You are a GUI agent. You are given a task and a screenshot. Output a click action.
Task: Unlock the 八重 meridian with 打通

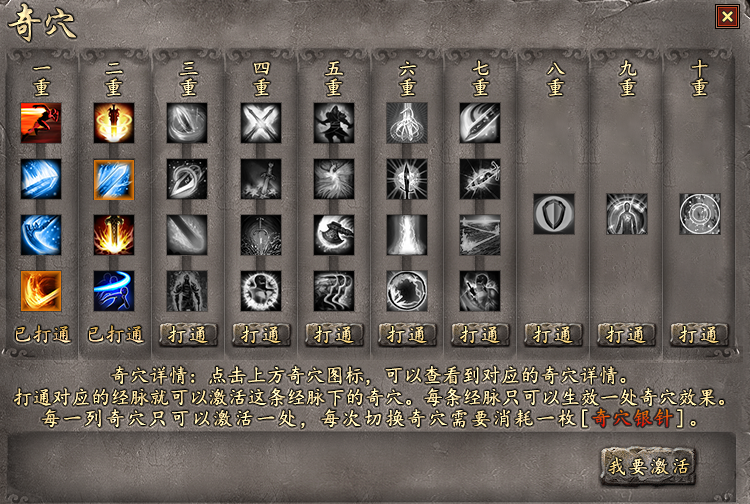tap(553, 334)
